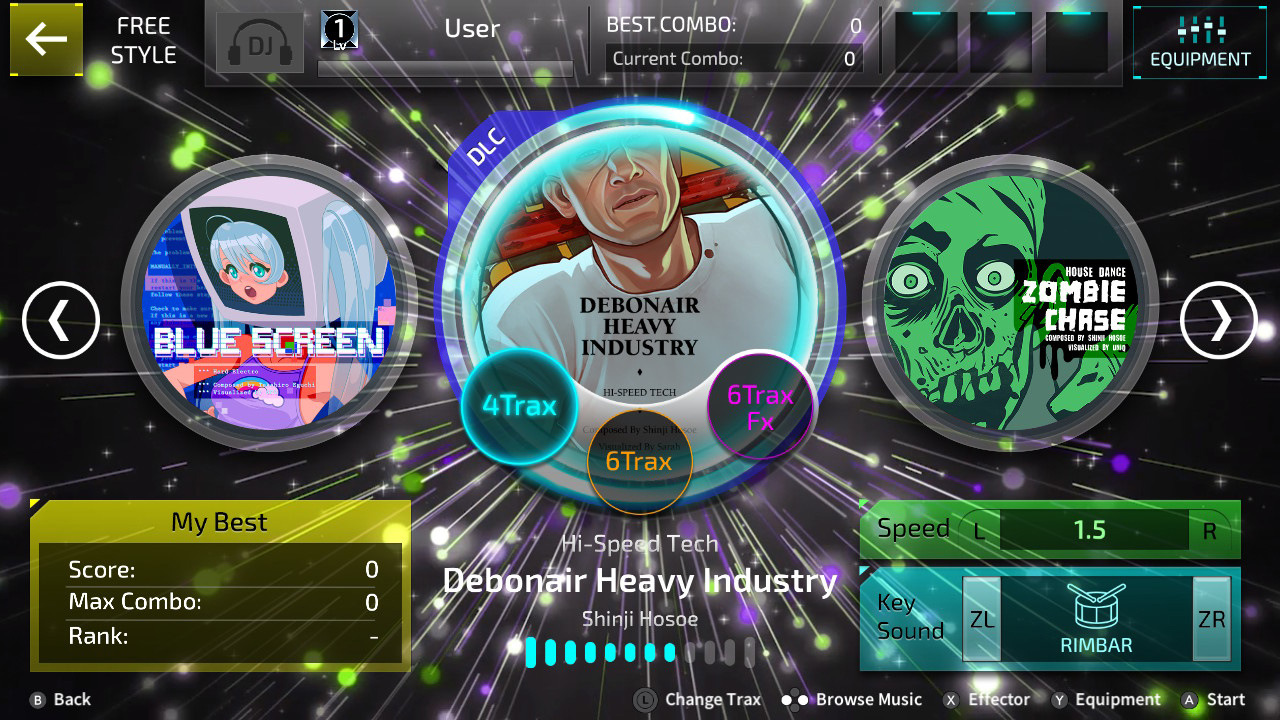This screenshot has height=720, width=1280.
Task: Click Browse Music on the bottom bar
Action: point(867,699)
